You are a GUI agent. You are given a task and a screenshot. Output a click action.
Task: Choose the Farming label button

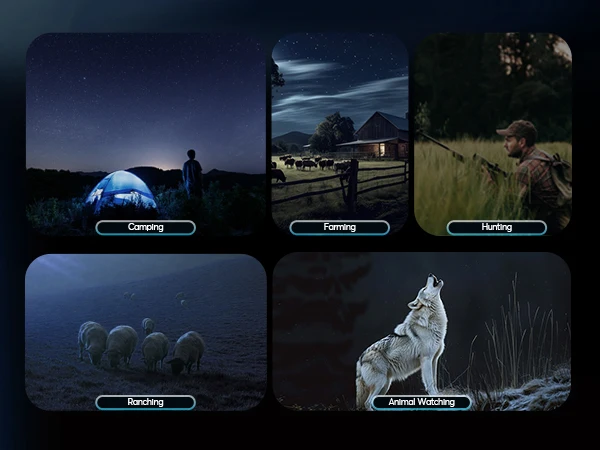(x=339, y=227)
